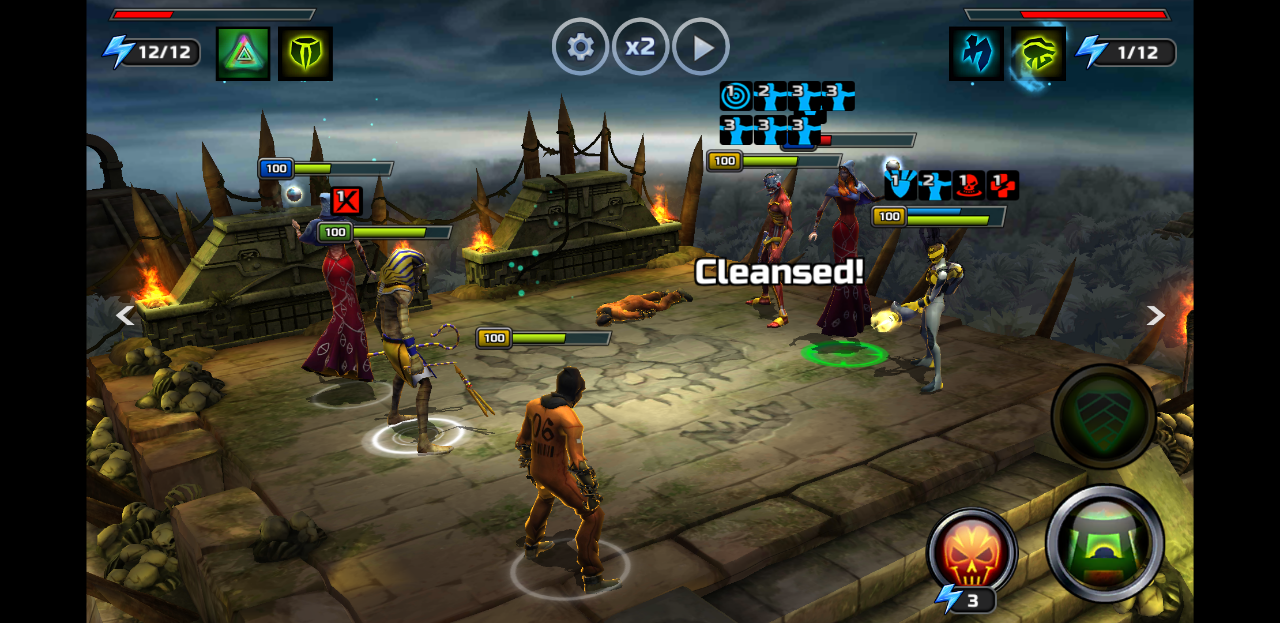Screen dimensions: 1280x623
Task: Select the yellow-green emblem team ability icon
Action: tap(305, 53)
